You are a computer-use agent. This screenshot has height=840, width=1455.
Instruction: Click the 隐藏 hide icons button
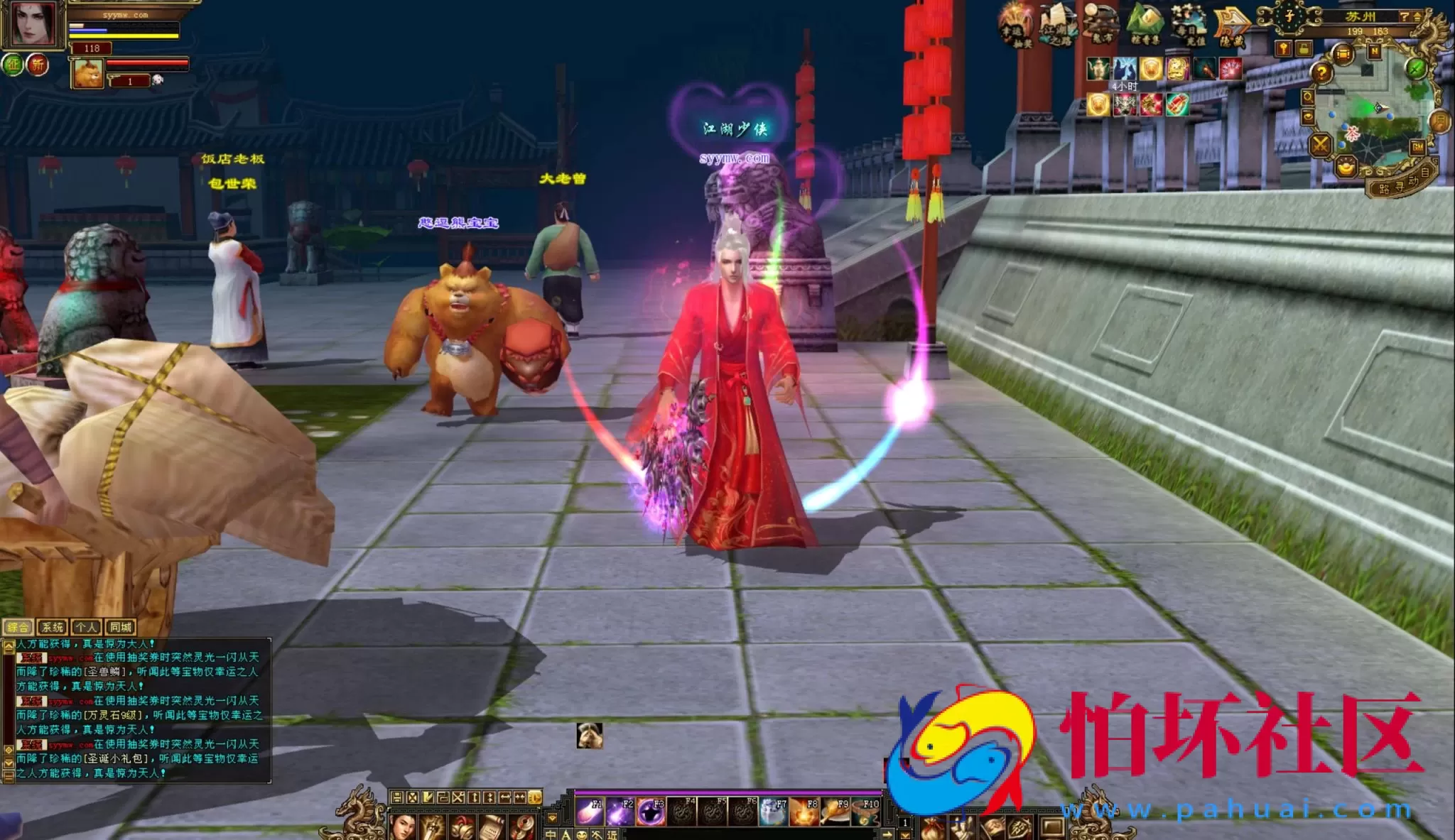tap(1233, 26)
